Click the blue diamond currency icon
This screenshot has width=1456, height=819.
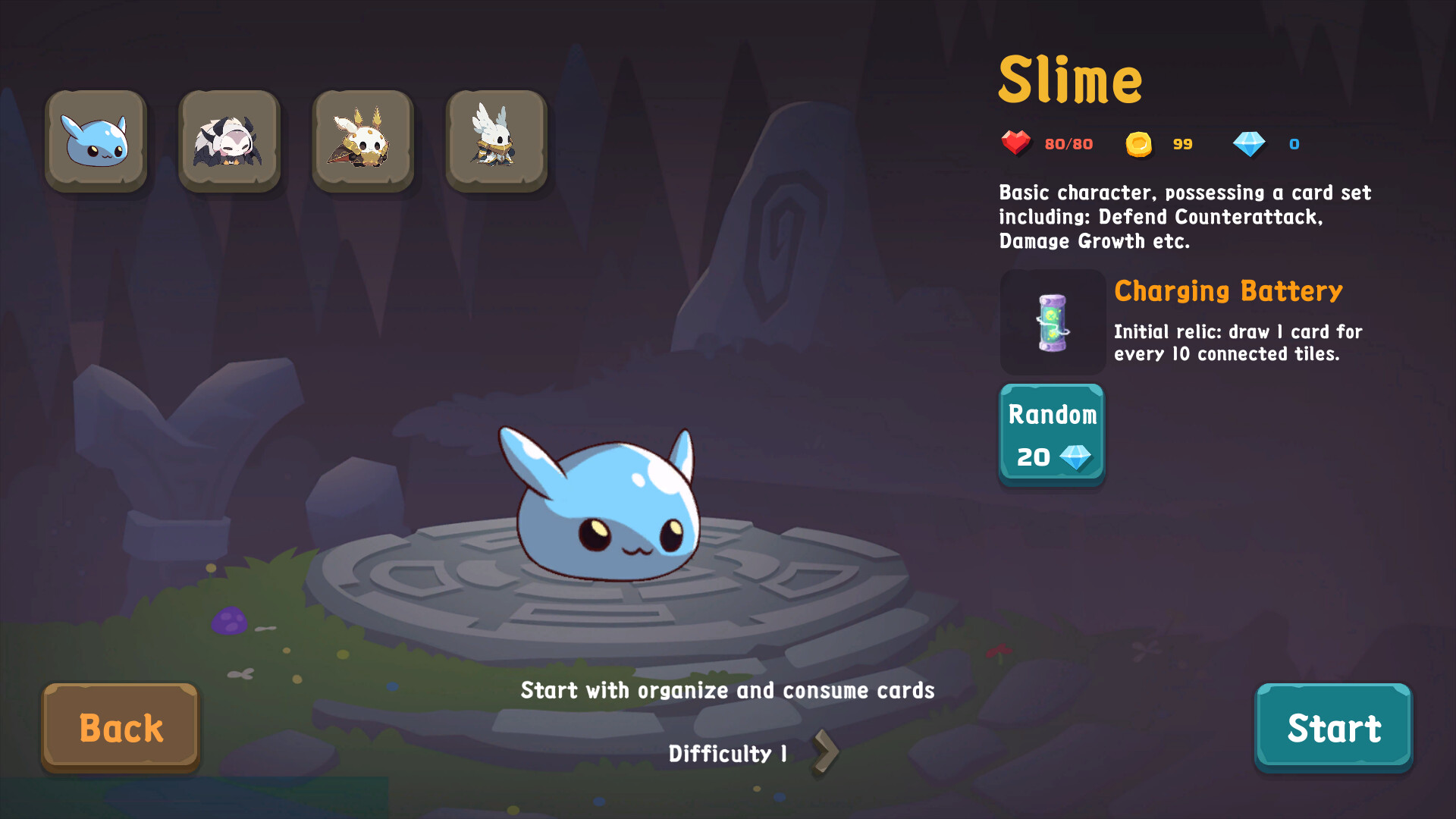(x=1248, y=143)
